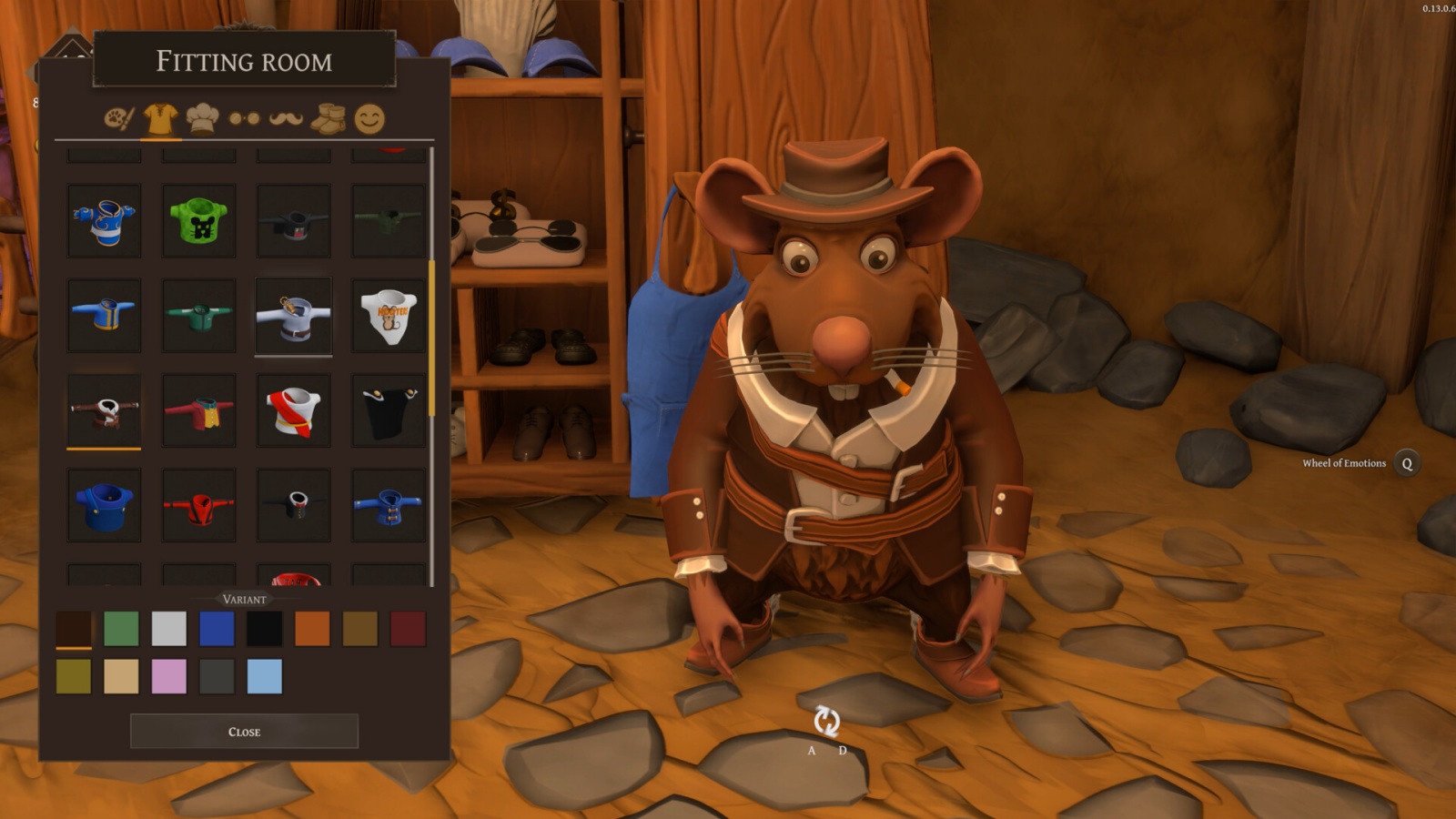Choose the light blue color variant

coord(265,677)
